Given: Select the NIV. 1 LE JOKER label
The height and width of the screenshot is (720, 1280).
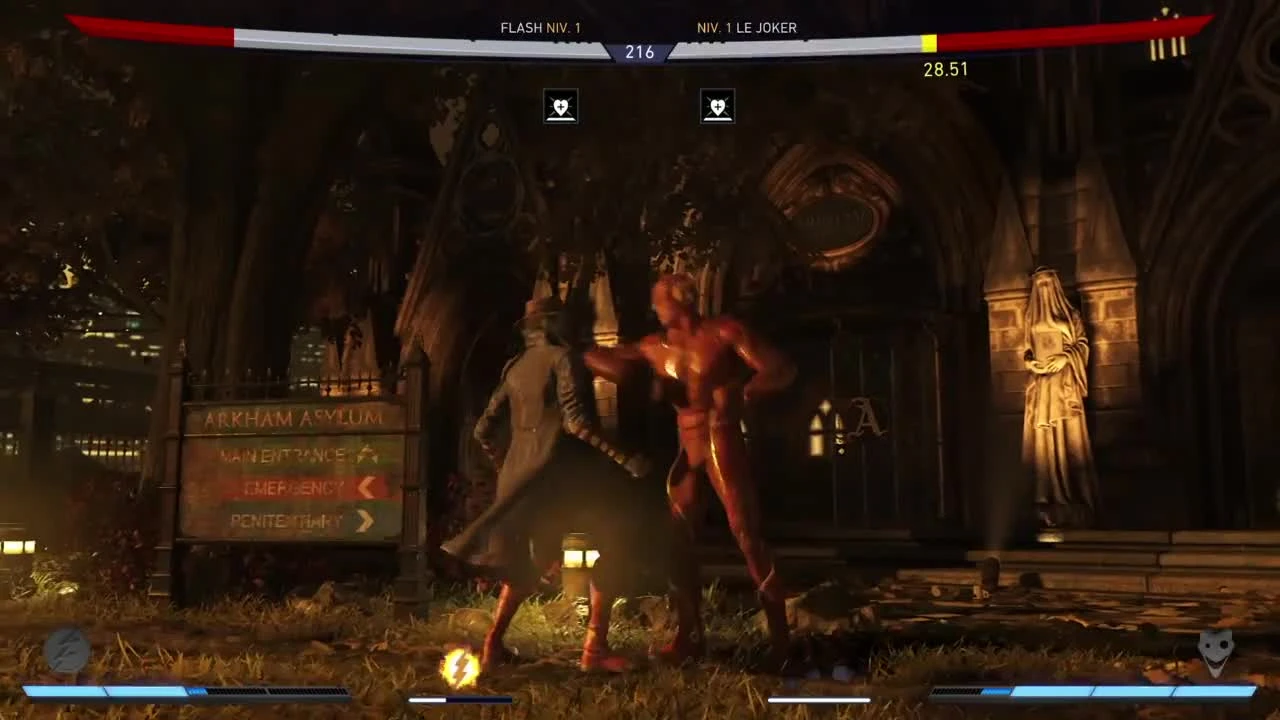Looking at the screenshot, I should pos(745,28).
